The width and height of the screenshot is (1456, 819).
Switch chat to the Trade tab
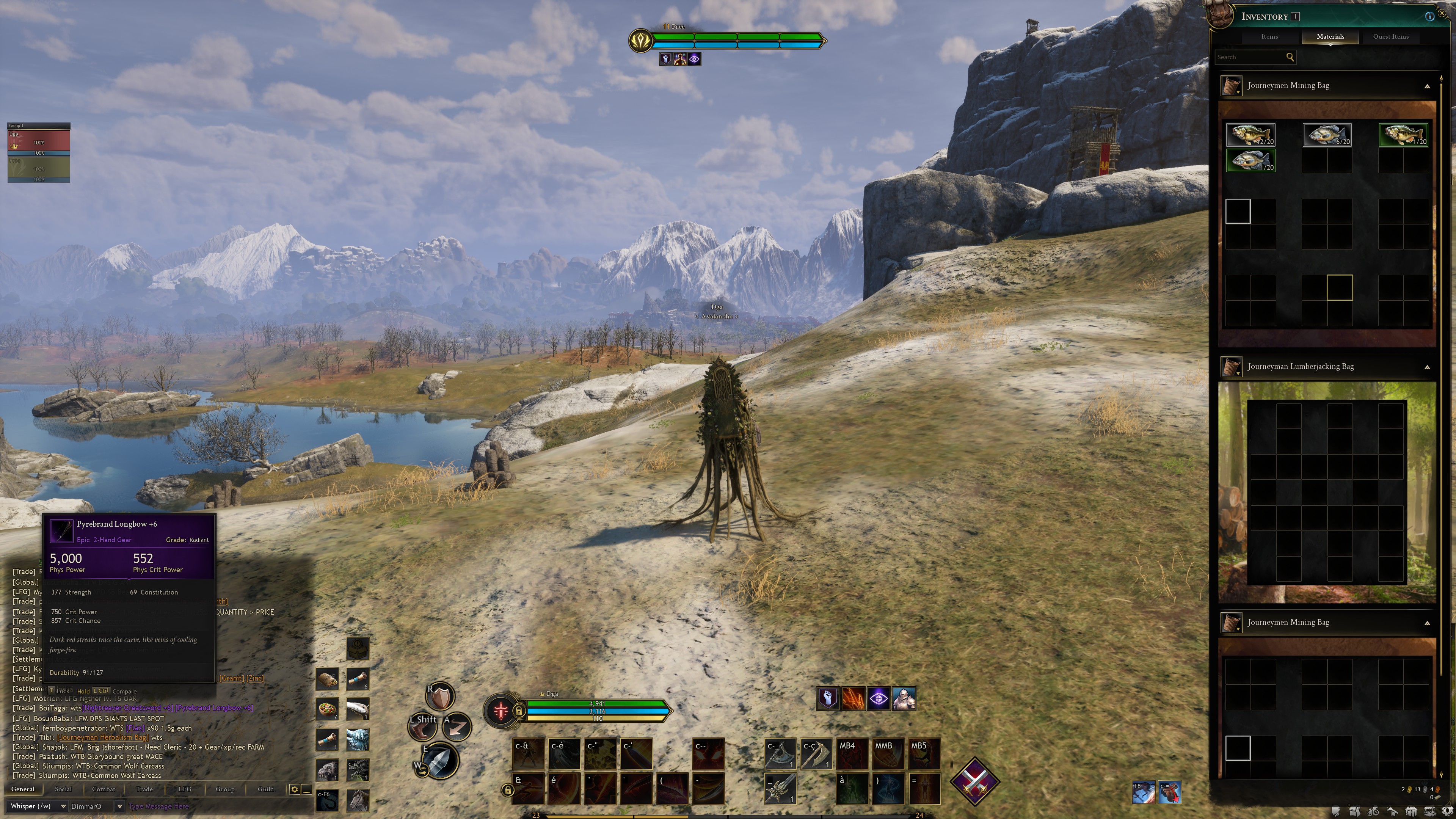(144, 789)
